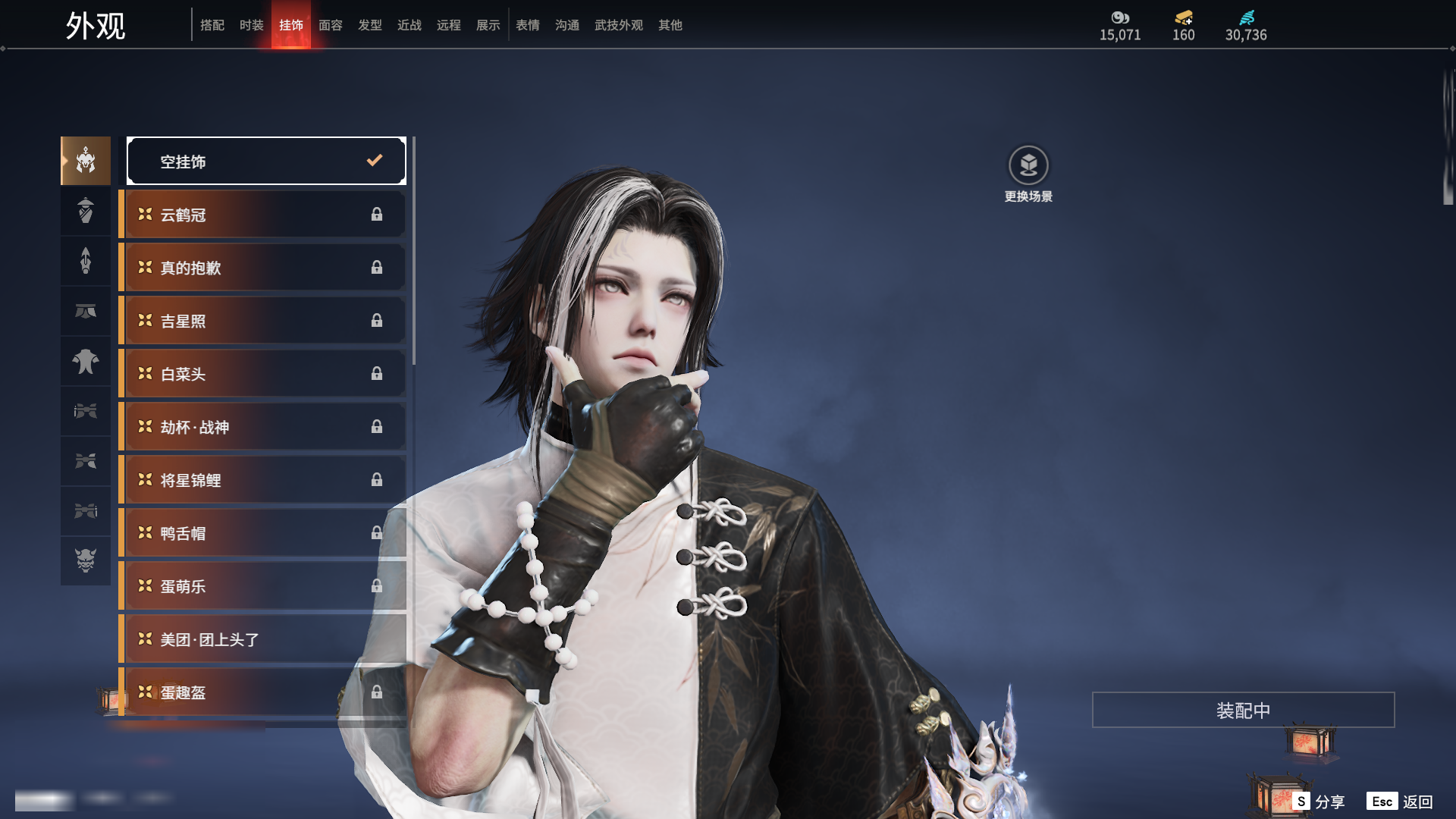Image resolution: width=1456 pixels, height=819 pixels.
Task: Switch to the 表情 tab
Action: pyautogui.click(x=528, y=25)
